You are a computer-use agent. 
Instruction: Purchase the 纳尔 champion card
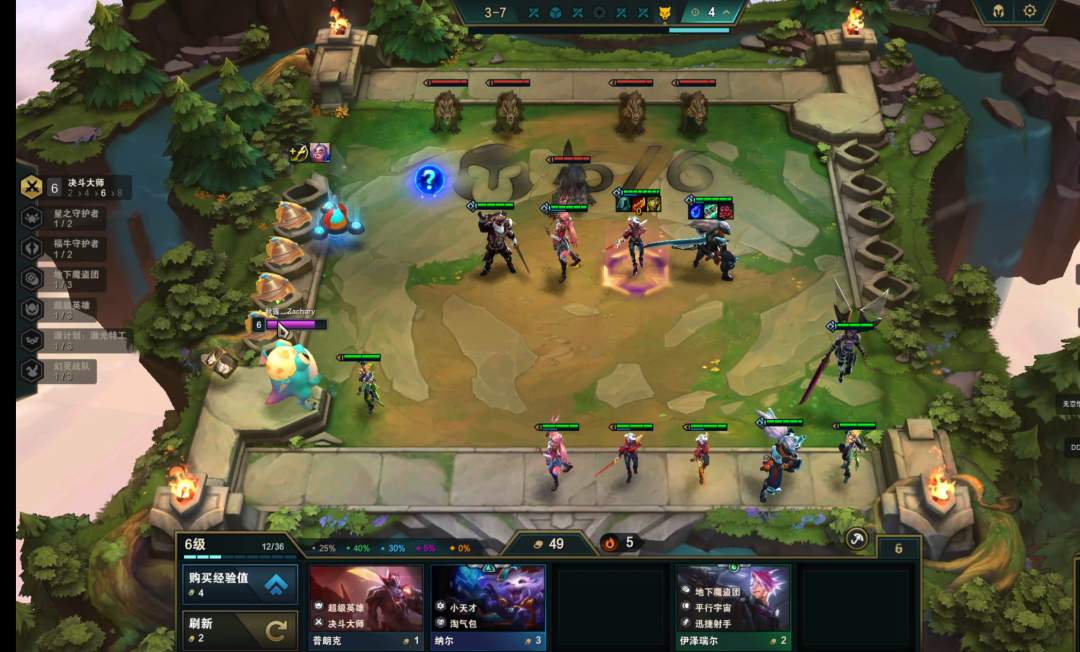(488, 606)
